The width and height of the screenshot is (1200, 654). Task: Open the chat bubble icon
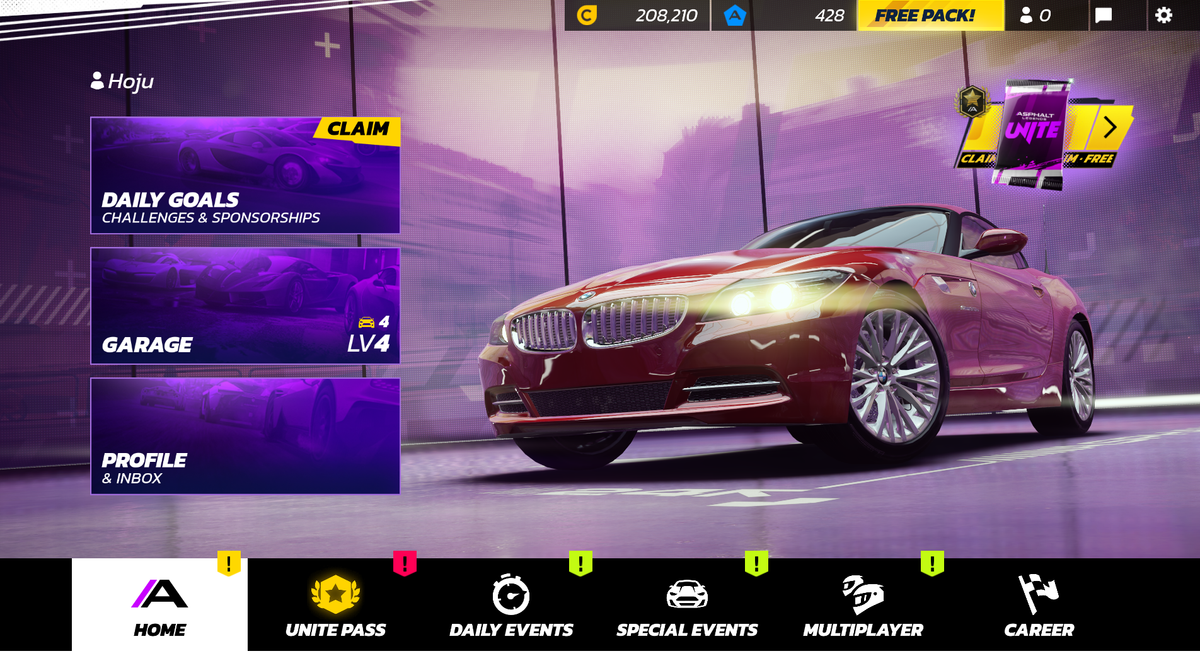tap(1103, 16)
